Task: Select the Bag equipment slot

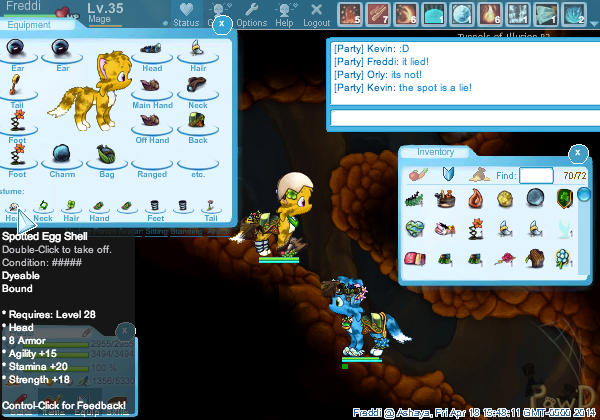Action: [106, 156]
